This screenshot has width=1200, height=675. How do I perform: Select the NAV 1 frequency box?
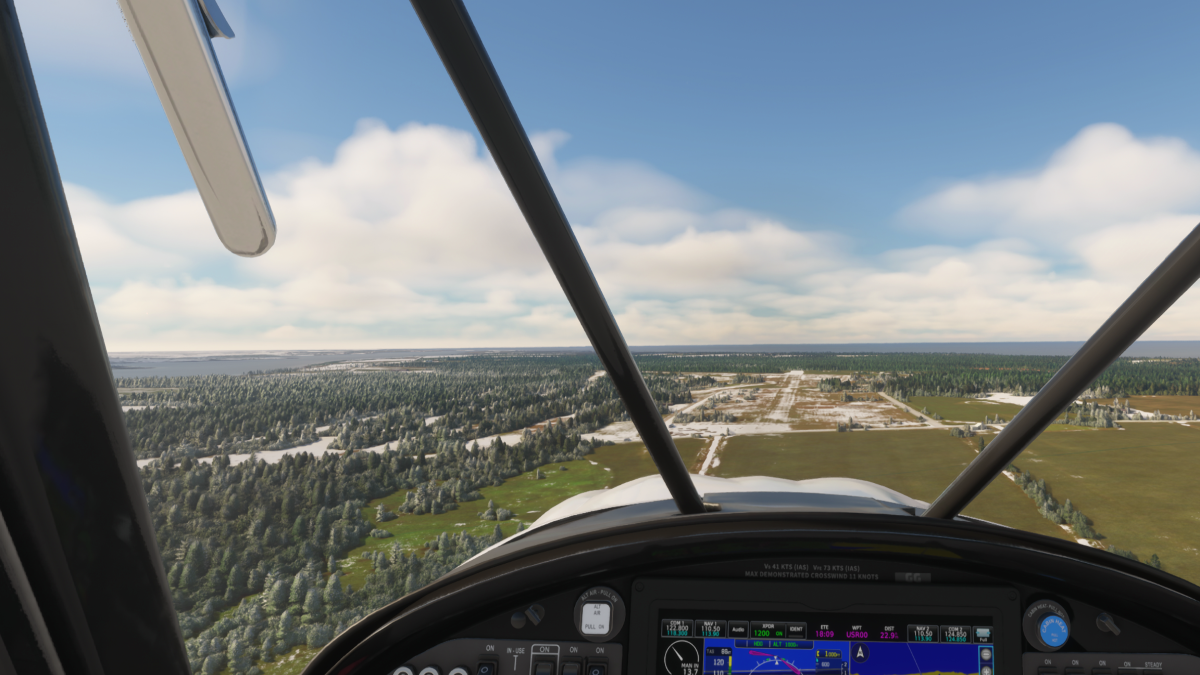coord(710,630)
